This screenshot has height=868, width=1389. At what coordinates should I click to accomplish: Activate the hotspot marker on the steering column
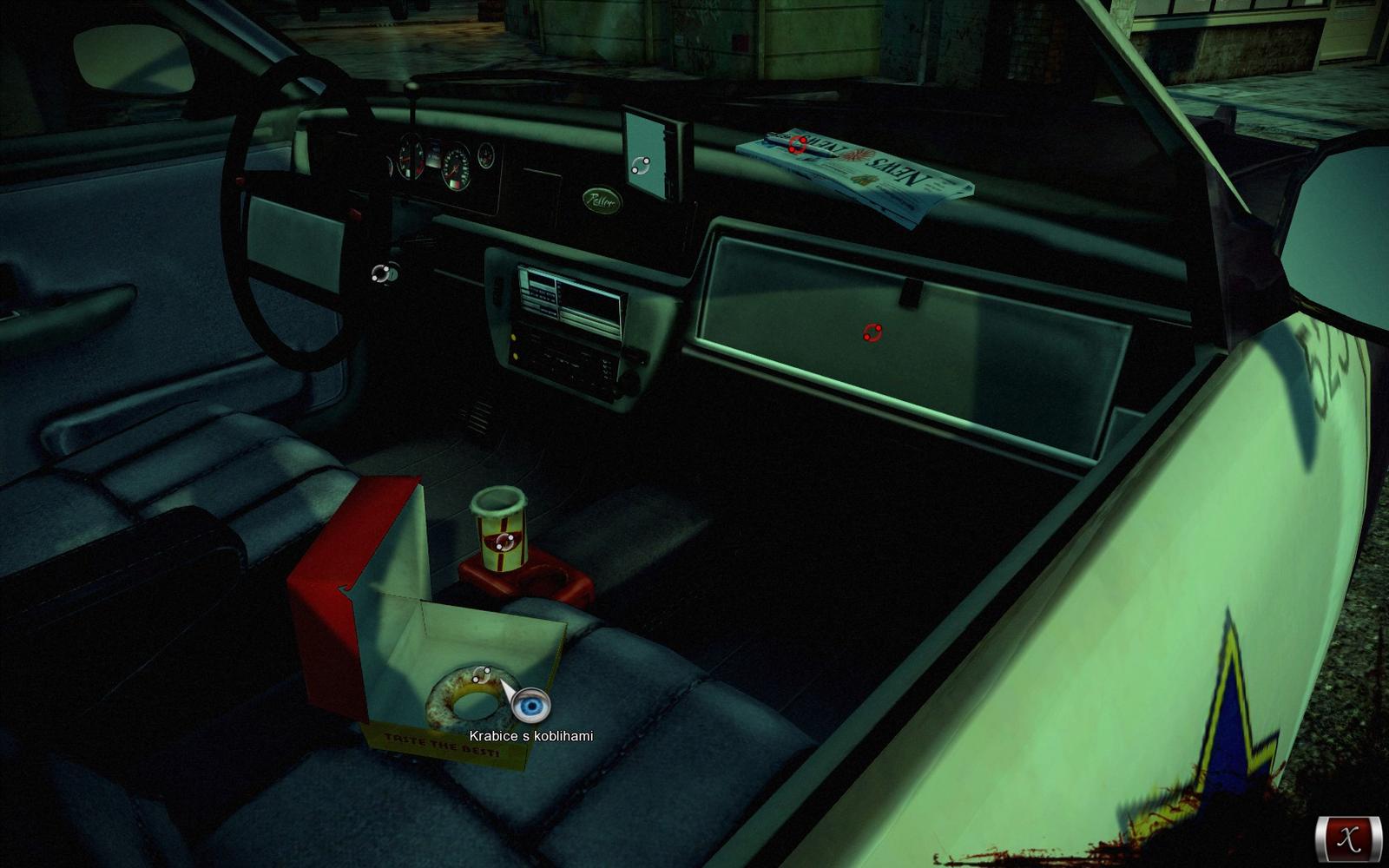coord(380,274)
